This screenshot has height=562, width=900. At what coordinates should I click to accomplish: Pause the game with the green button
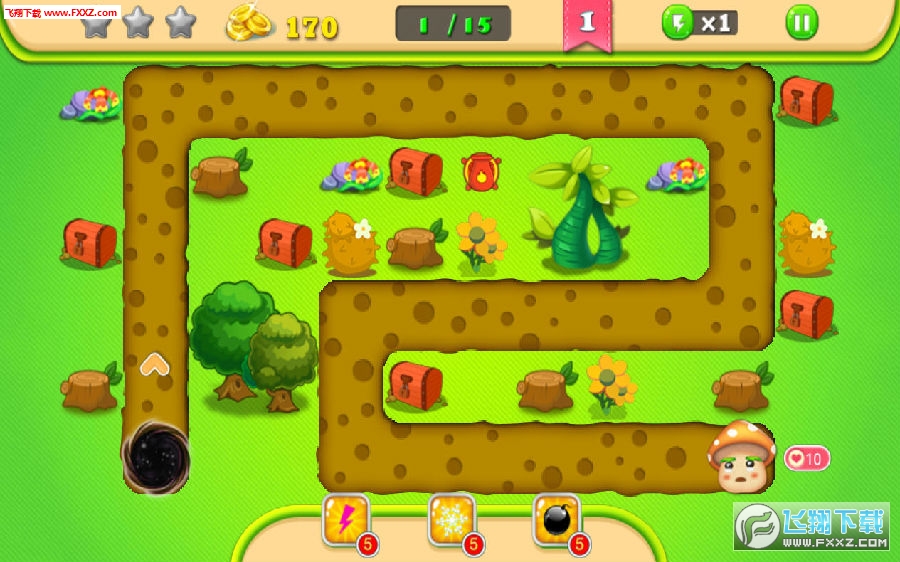tap(801, 22)
